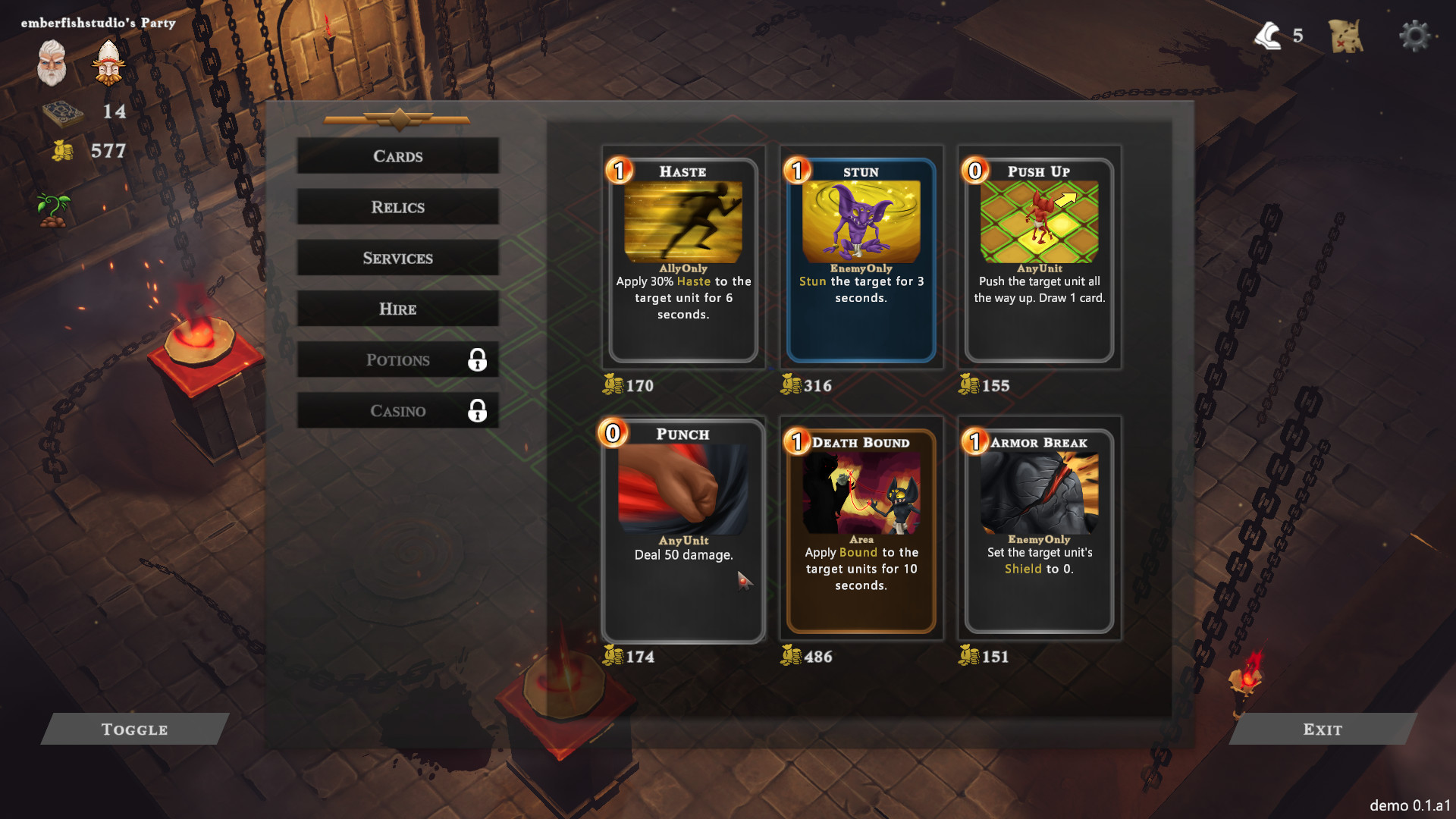Open the card deck icon

tap(62, 112)
